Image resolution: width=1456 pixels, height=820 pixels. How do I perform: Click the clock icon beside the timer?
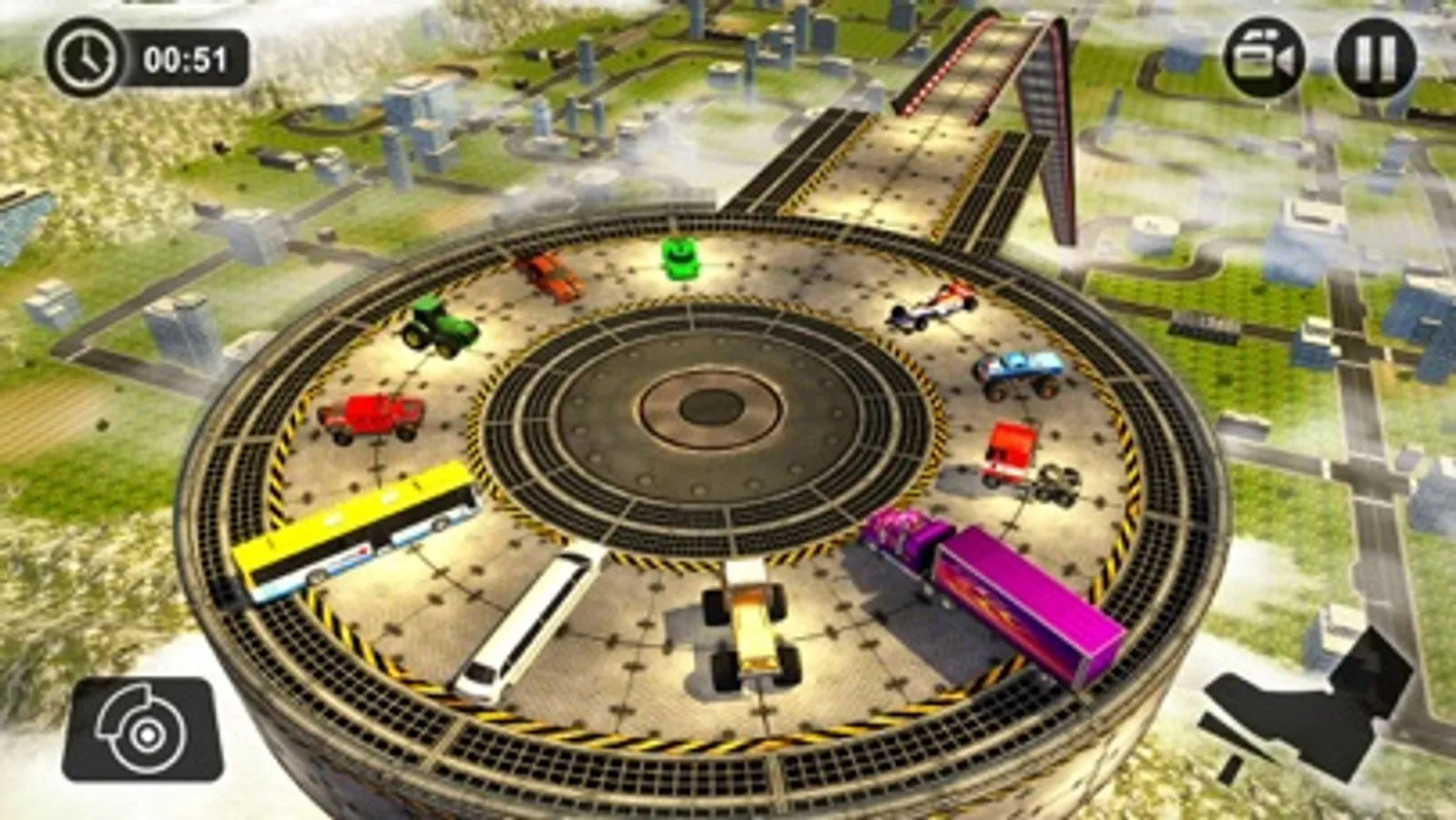click(86, 57)
